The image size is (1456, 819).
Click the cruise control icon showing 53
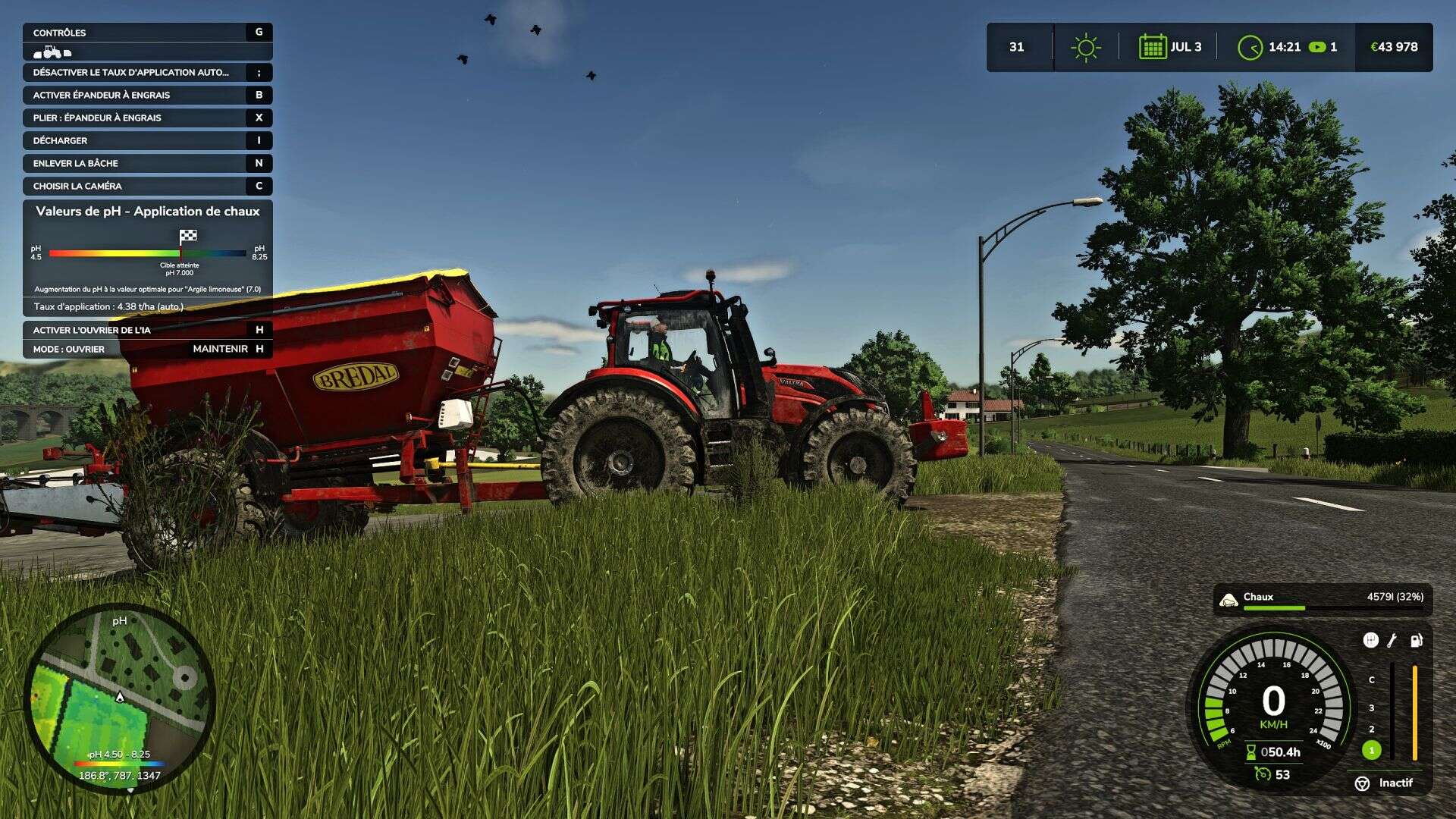[1263, 774]
